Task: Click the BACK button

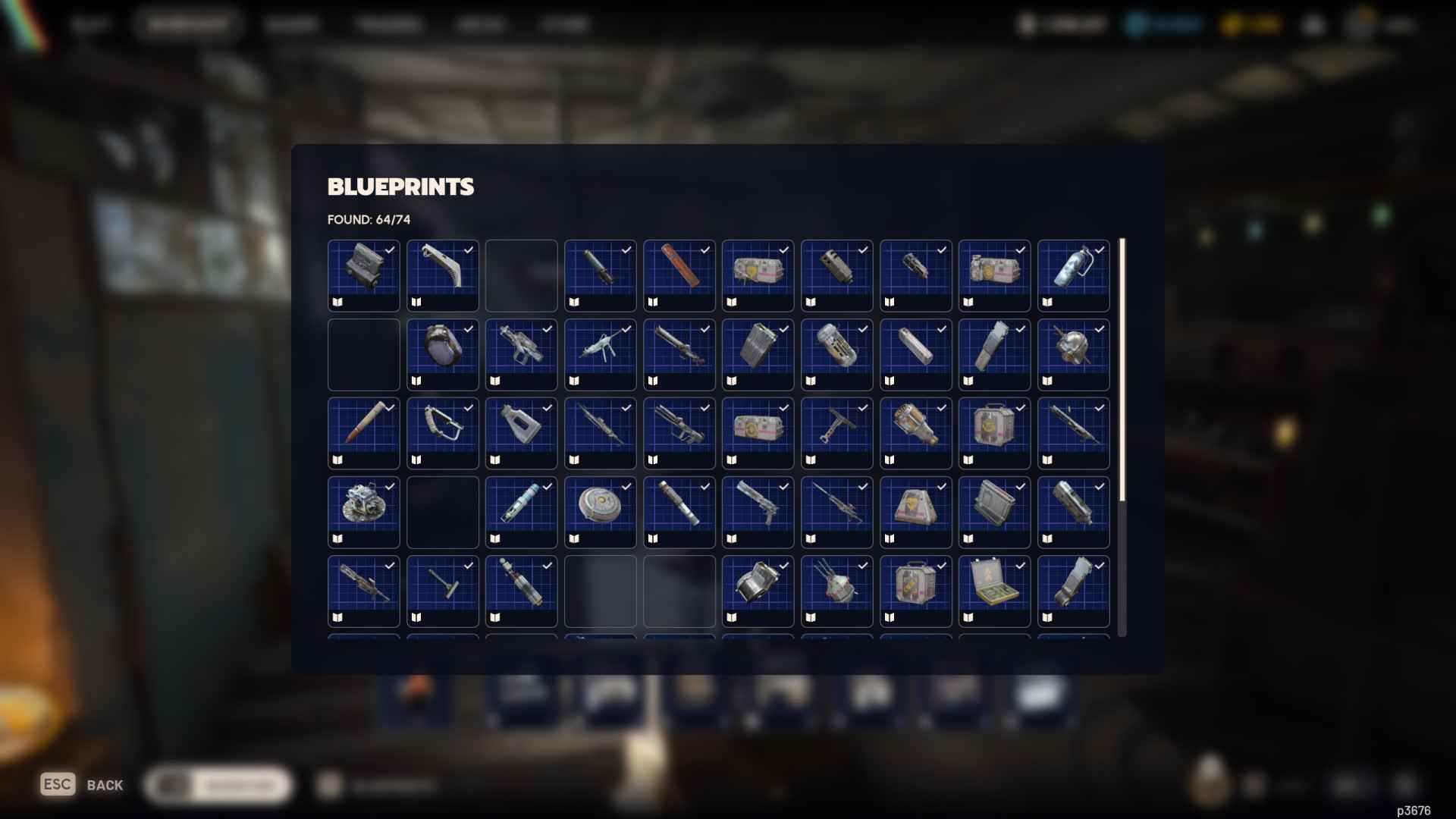Action: (x=106, y=785)
